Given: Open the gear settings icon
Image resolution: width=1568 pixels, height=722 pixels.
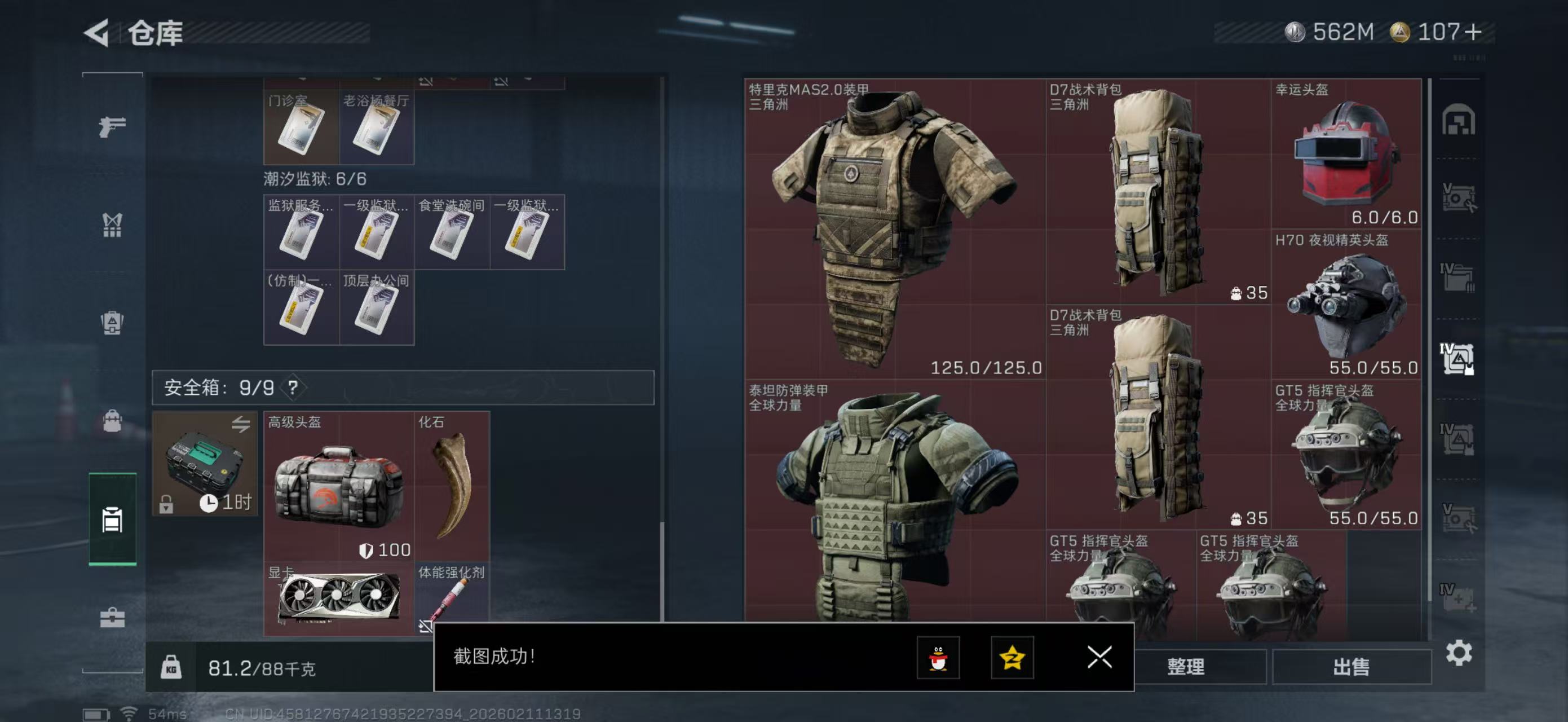Looking at the screenshot, I should (x=1459, y=653).
